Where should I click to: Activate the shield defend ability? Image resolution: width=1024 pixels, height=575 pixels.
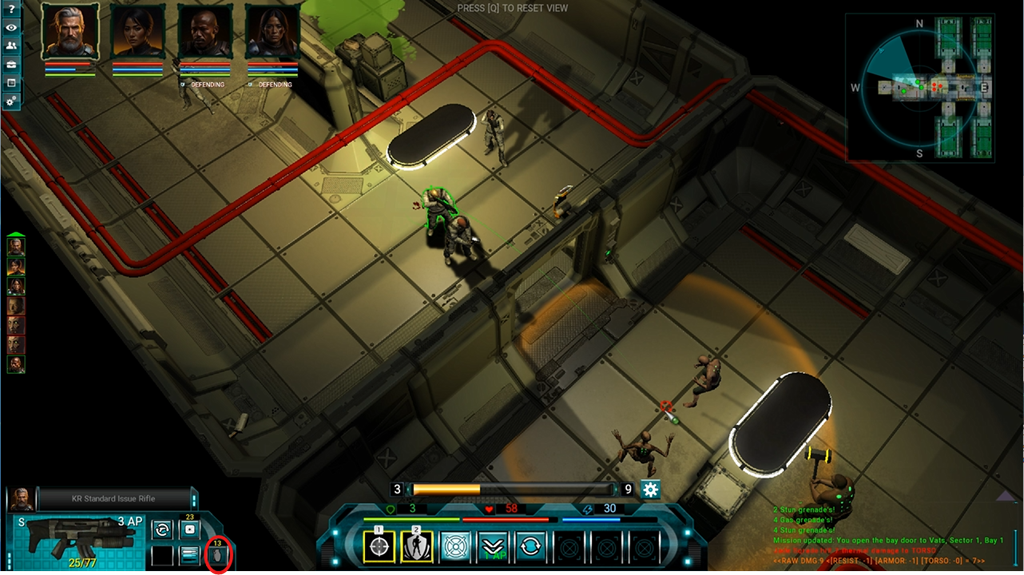(416, 546)
